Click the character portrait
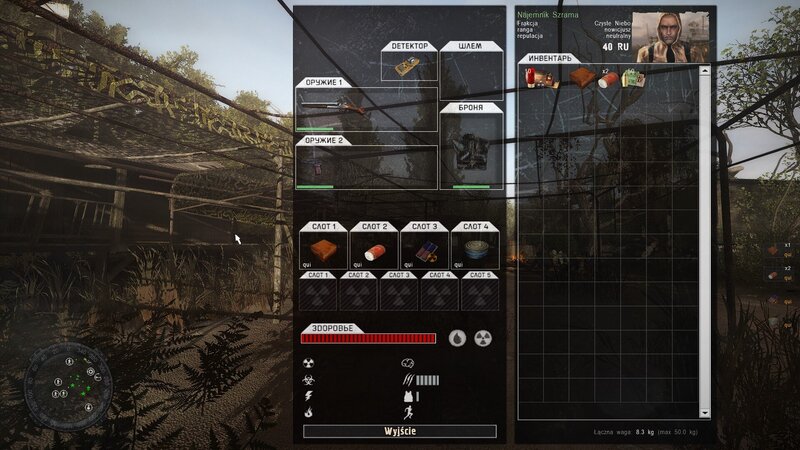The image size is (800, 450). click(672, 37)
